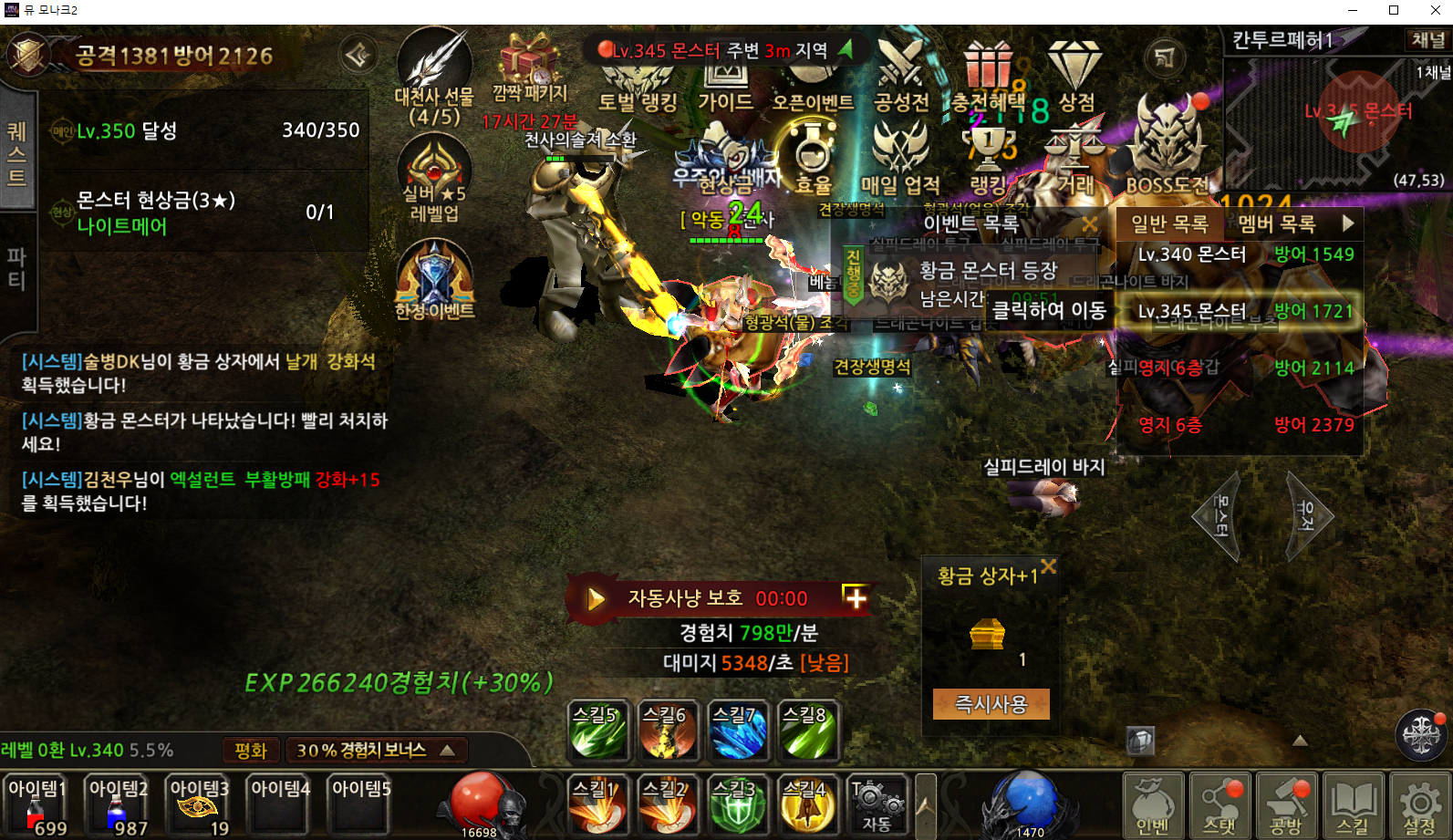The height and width of the screenshot is (840, 1453).
Task: Open the 상점 shop icon
Action: click(1075, 77)
